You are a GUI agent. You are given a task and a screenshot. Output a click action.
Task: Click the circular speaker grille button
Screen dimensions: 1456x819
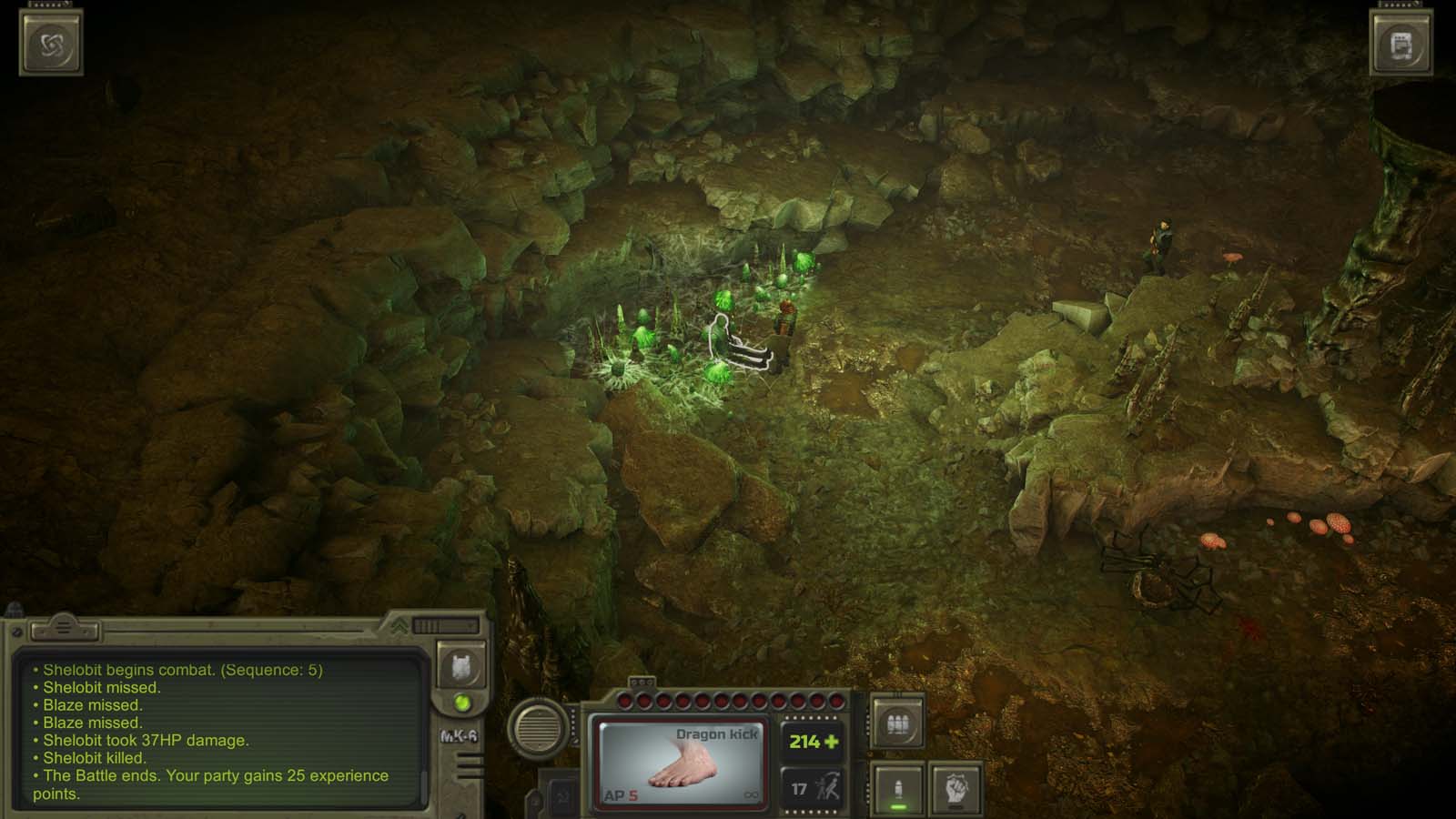537,730
